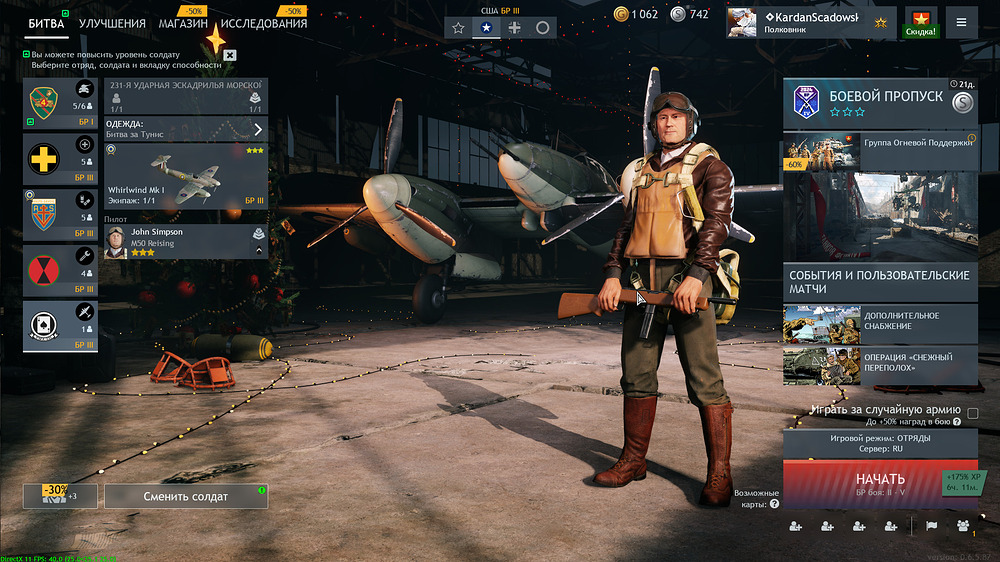Image resolution: width=1000 pixels, height=562 pixels.
Task: Click the Сменить солдат button
Action: click(x=186, y=496)
